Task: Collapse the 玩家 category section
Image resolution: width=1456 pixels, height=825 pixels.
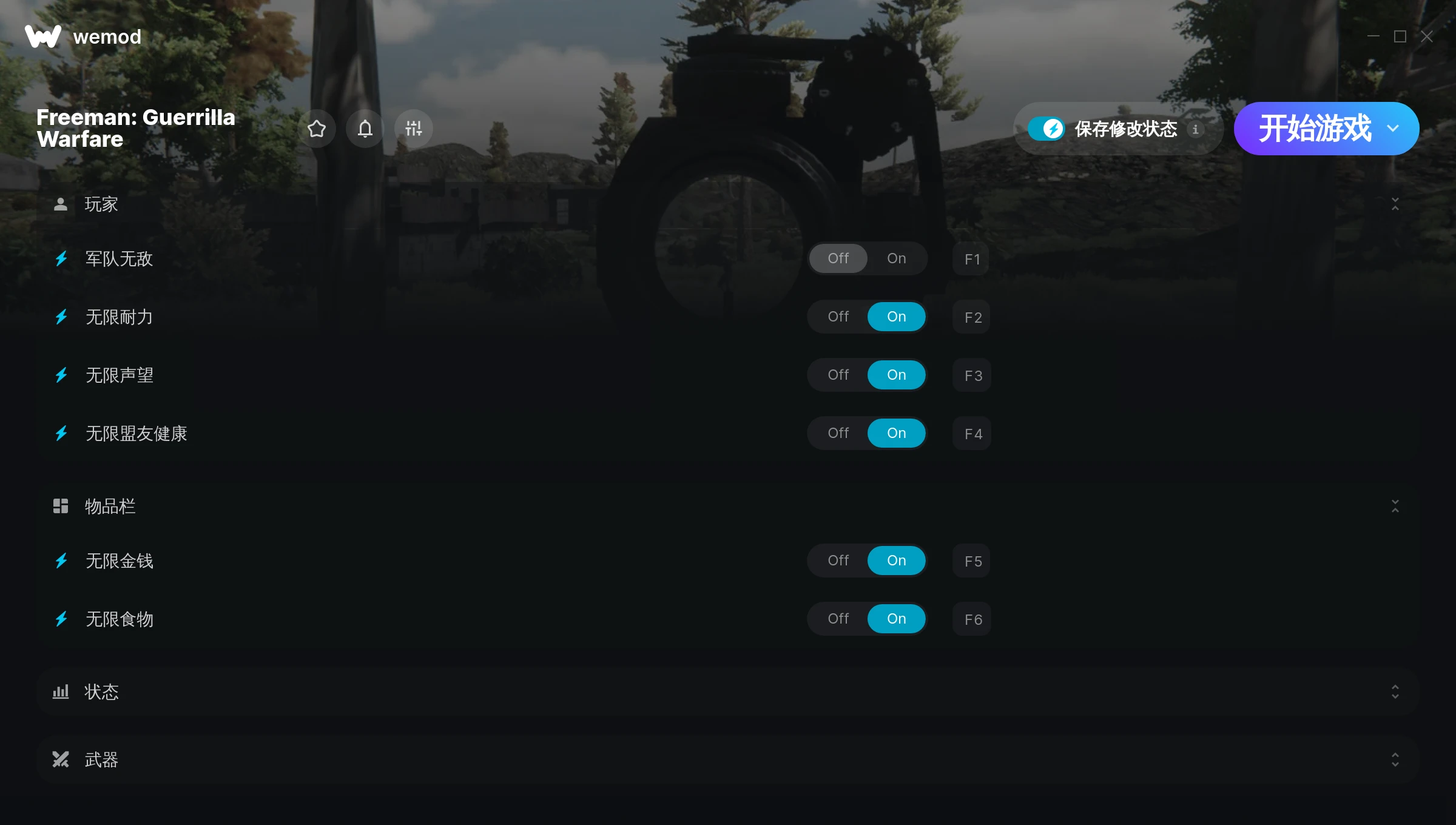Action: coord(1395,204)
